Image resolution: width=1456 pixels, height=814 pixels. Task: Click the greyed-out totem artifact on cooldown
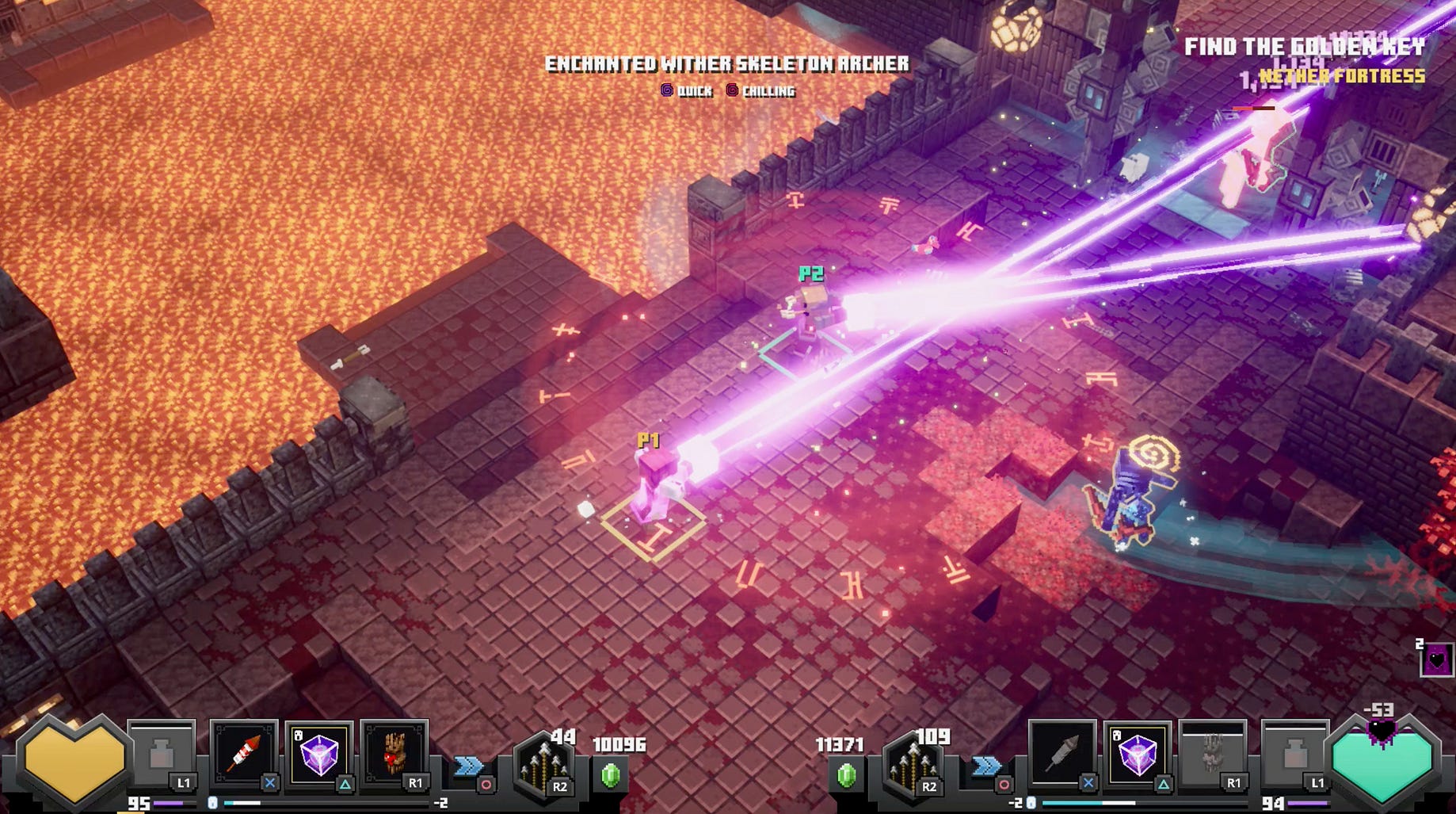pos(1212,753)
